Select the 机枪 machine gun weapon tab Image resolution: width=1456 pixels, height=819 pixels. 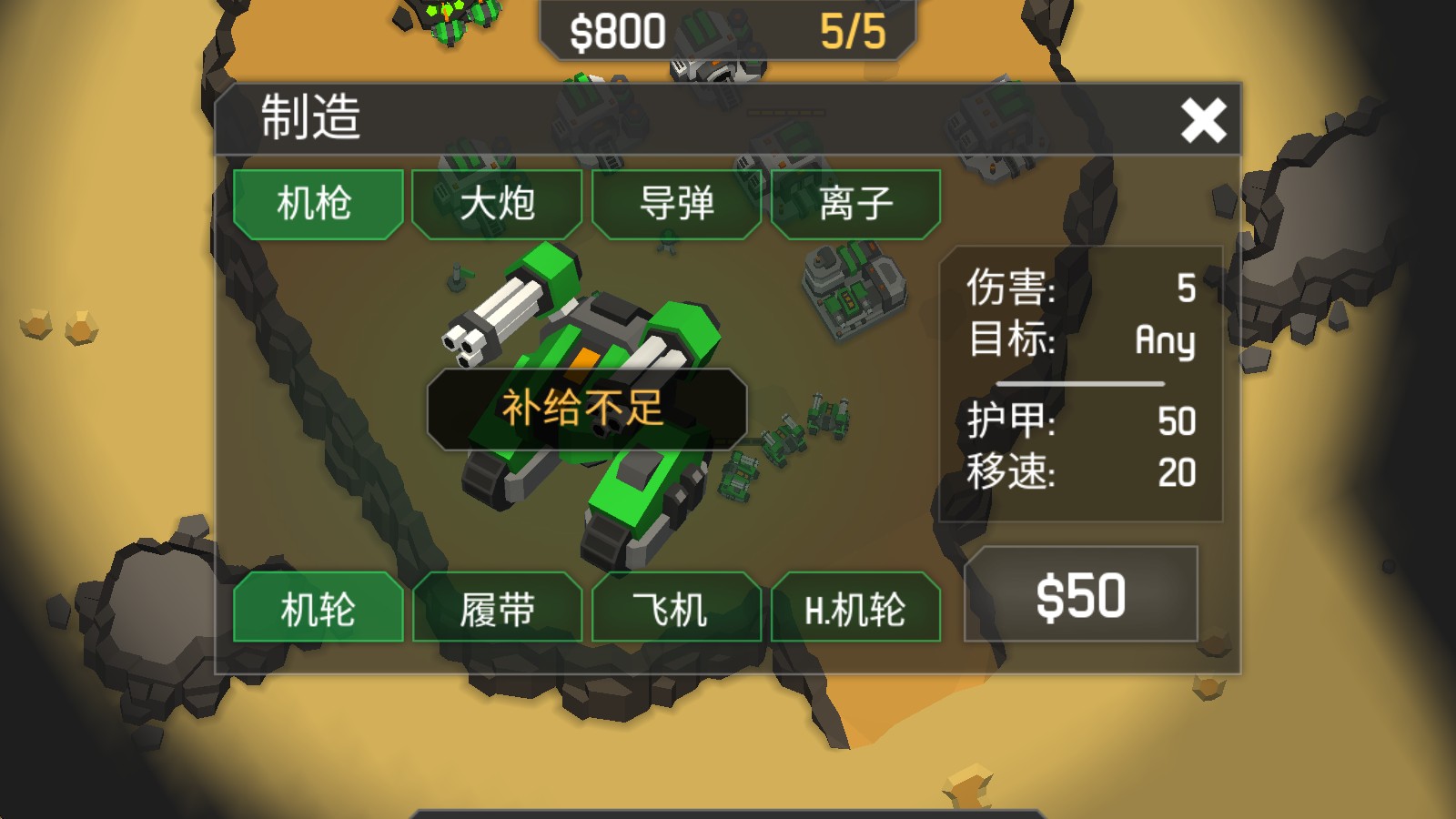click(x=318, y=204)
